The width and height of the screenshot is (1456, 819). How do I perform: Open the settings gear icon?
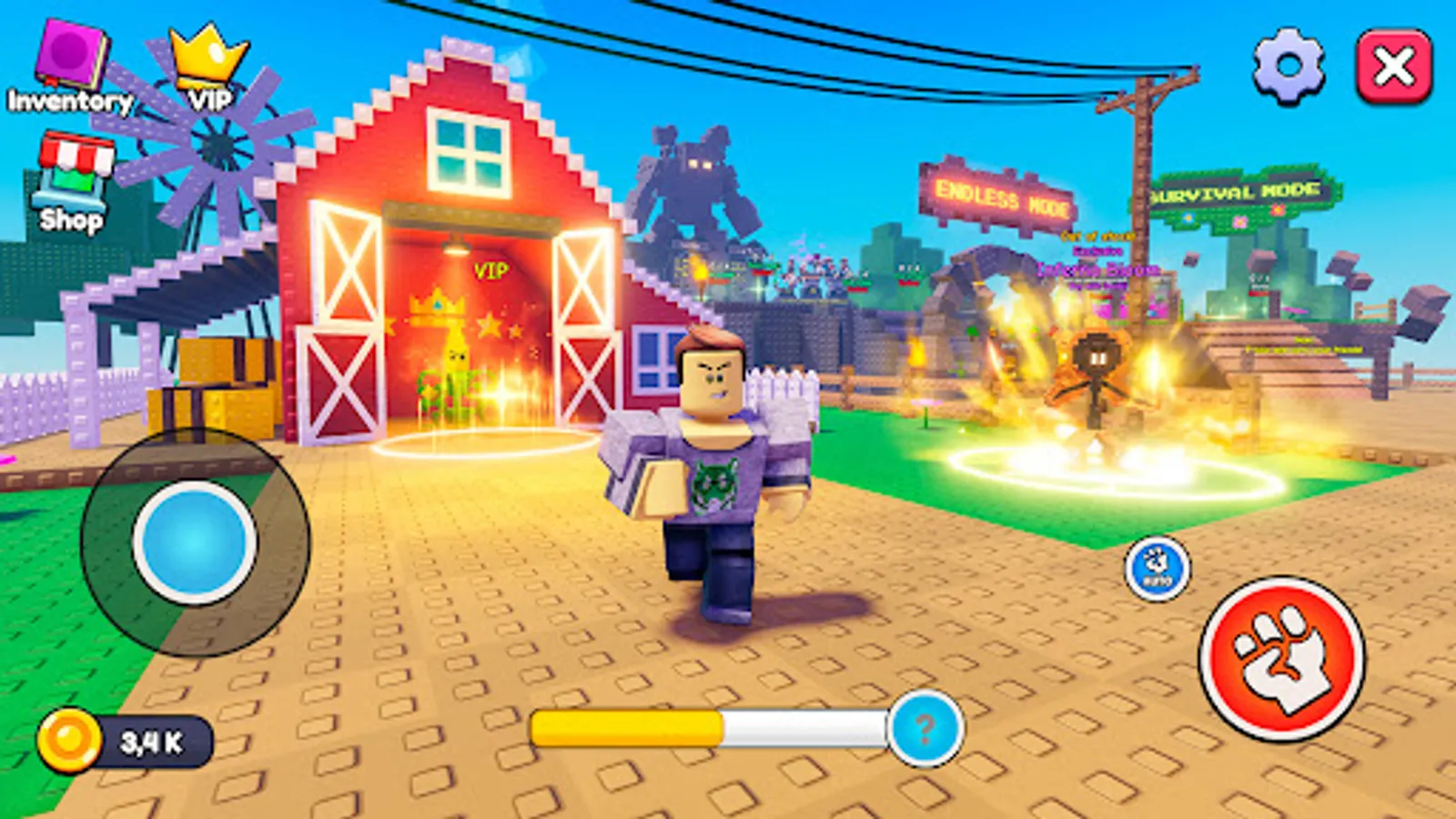click(1286, 66)
